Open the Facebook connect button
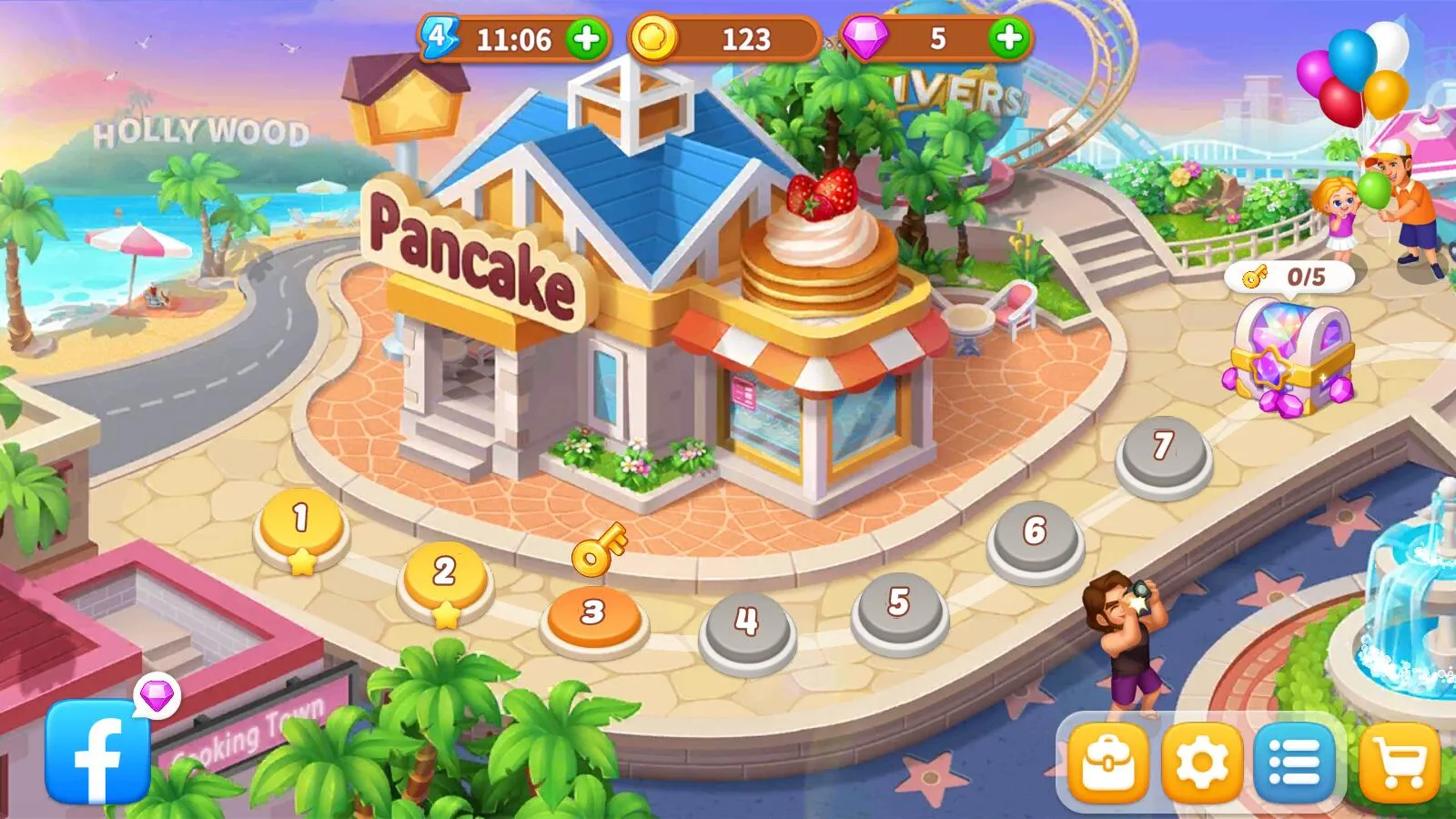This screenshot has height=819, width=1456. pos(97,752)
